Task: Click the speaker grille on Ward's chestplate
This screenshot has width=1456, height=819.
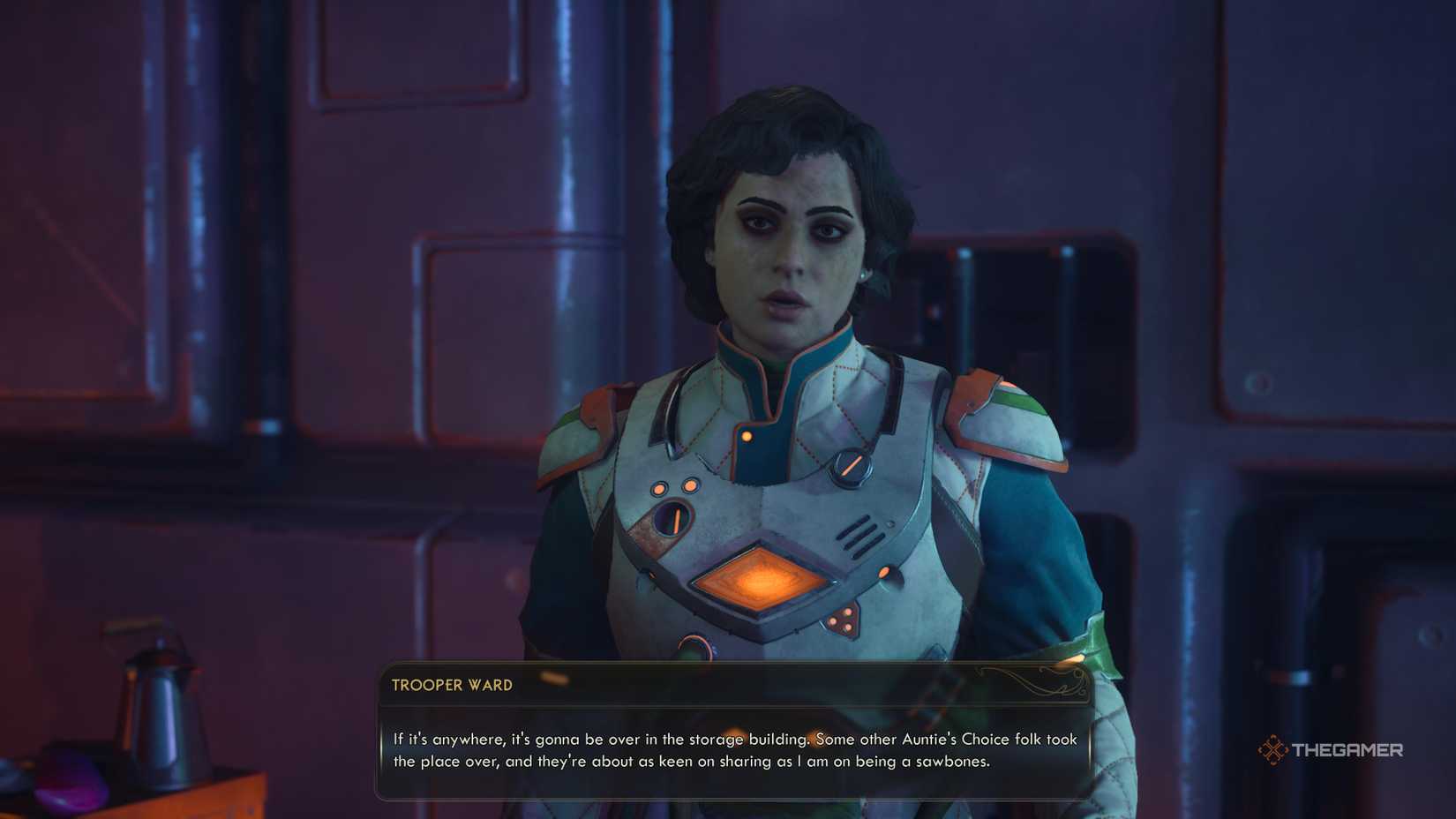Action: [859, 533]
